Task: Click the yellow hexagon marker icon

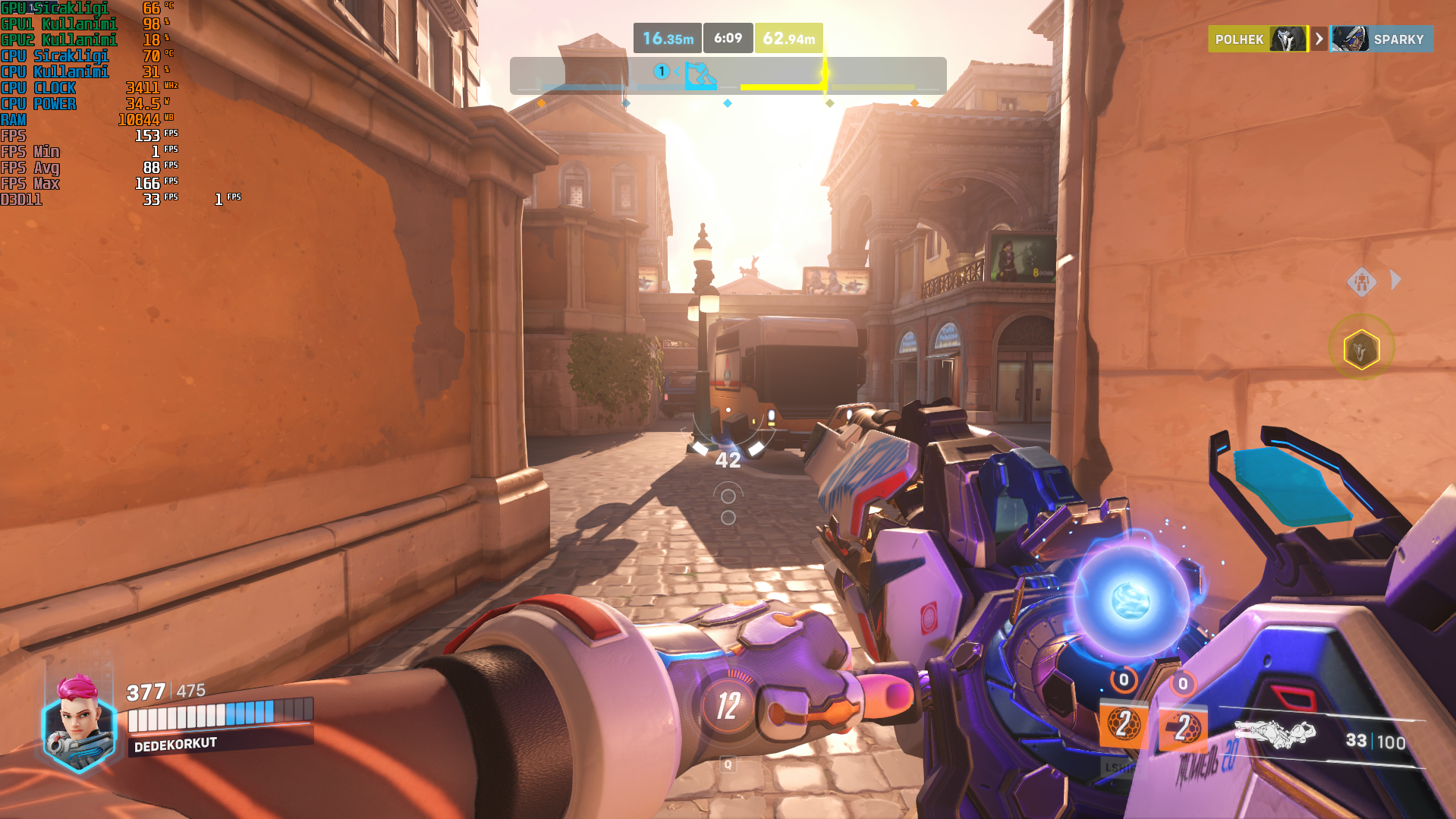Action: (x=1361, y=349)
